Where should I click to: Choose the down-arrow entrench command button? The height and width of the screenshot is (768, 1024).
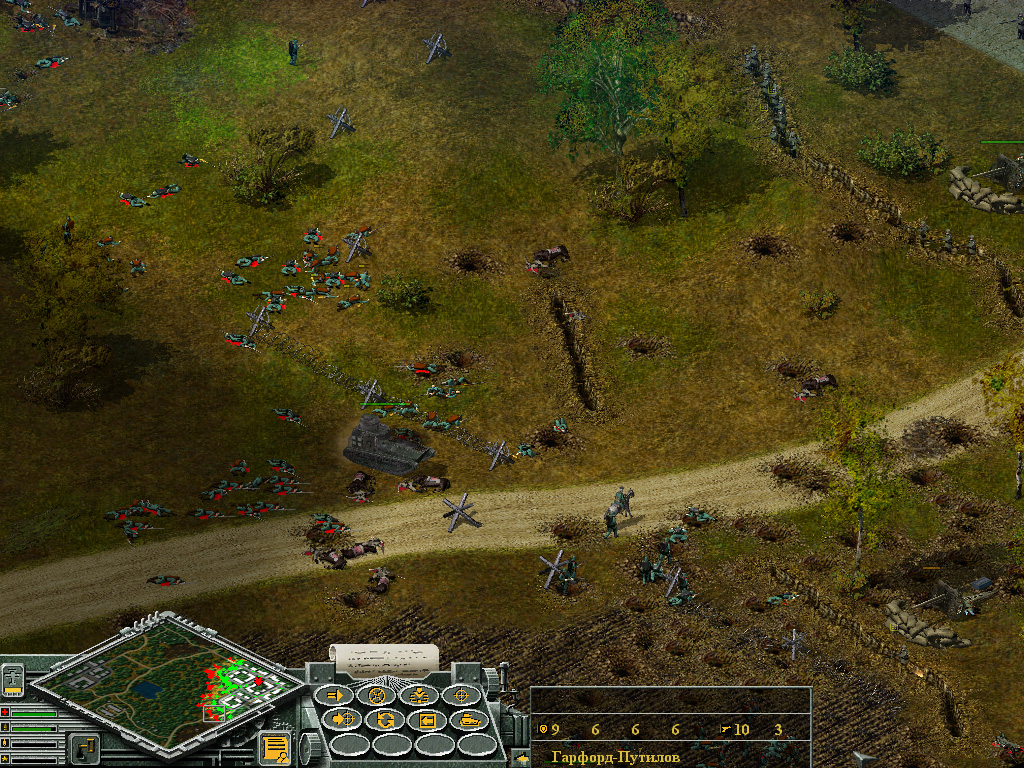coord(419,696)
